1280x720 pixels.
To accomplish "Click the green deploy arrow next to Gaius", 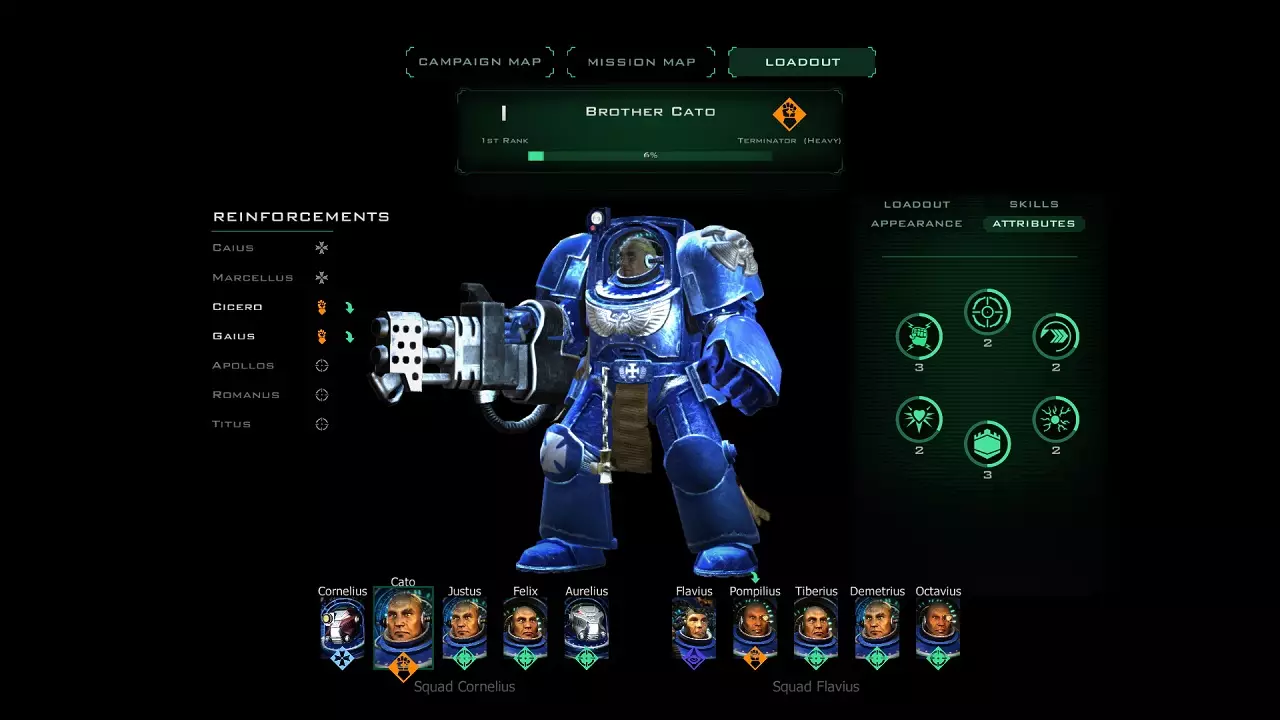I will tap(350, 335).
